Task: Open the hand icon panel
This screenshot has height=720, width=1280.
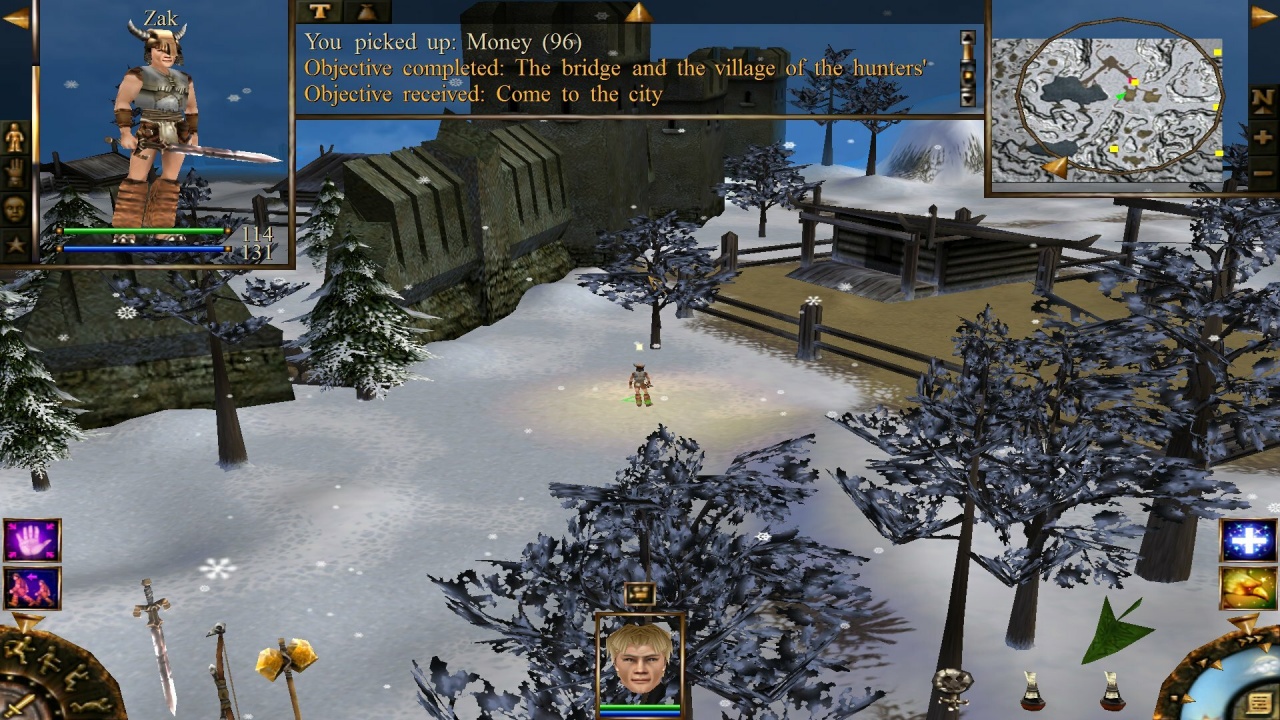Action: pyautogui.click(x=15, y=174)
